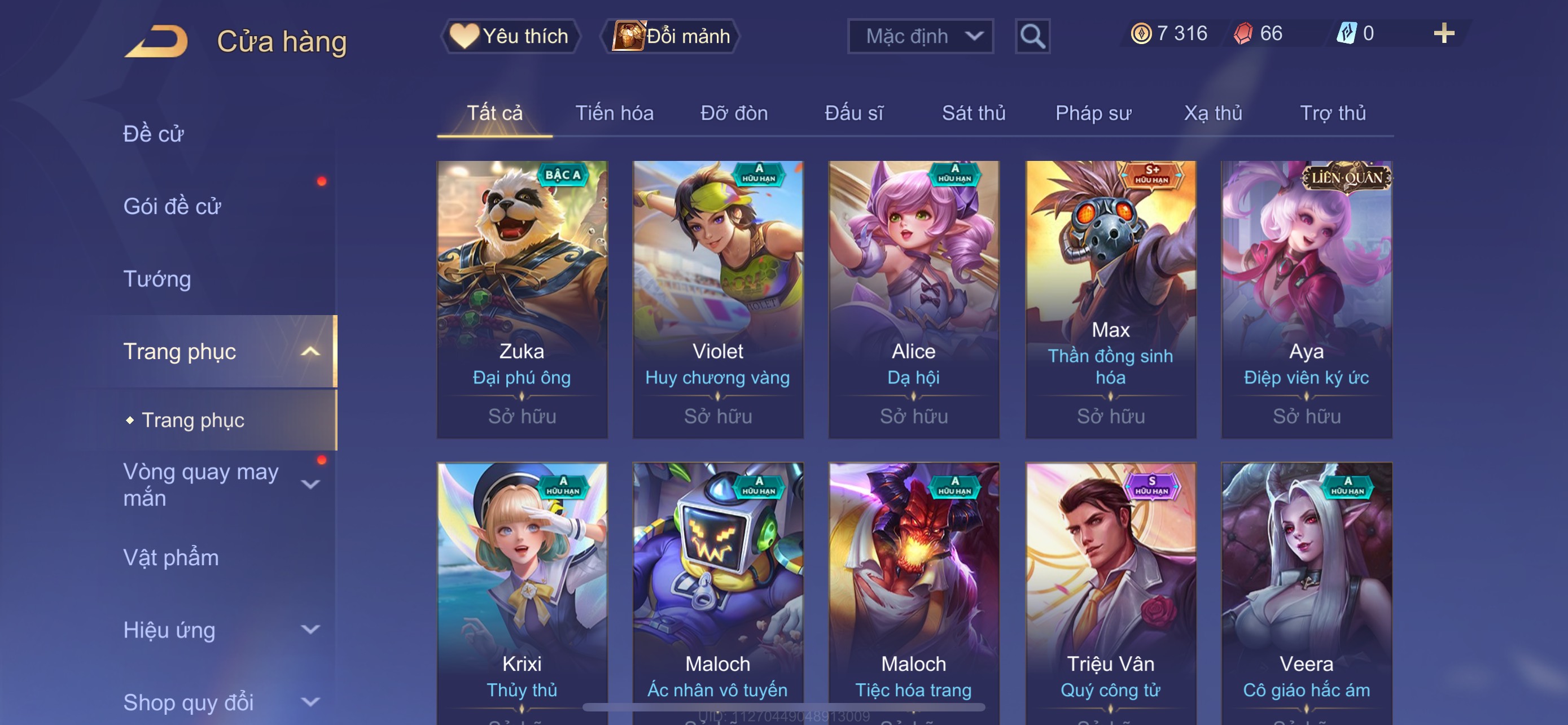This screenshot has height=725, width=1568.
Task: Choose the Triệu Vân Quý công tử skin
Action: coord(1110,591)
